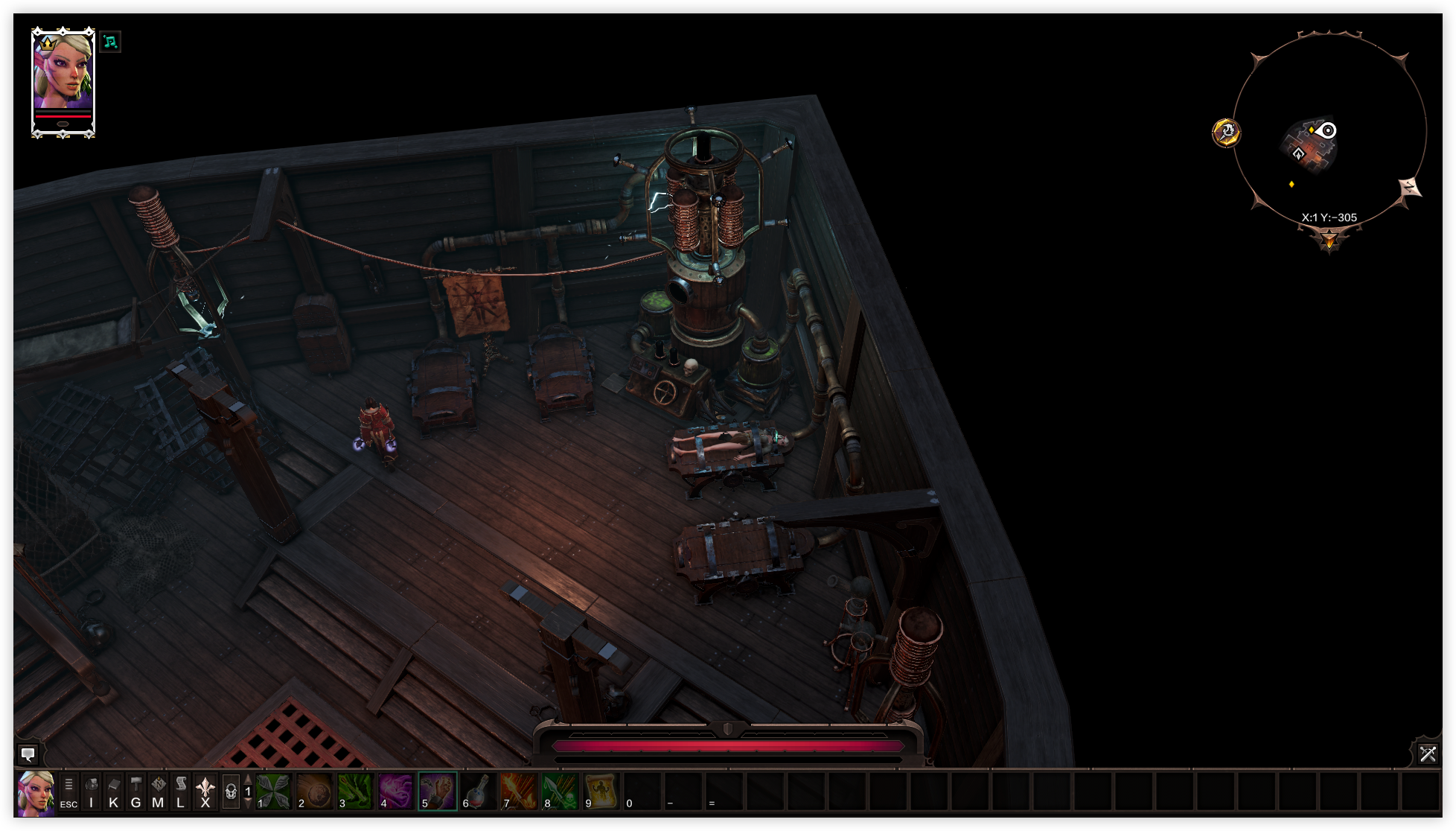Open the skills book K button
This screenshot has height=831, width=1456.
pos(114,792)
